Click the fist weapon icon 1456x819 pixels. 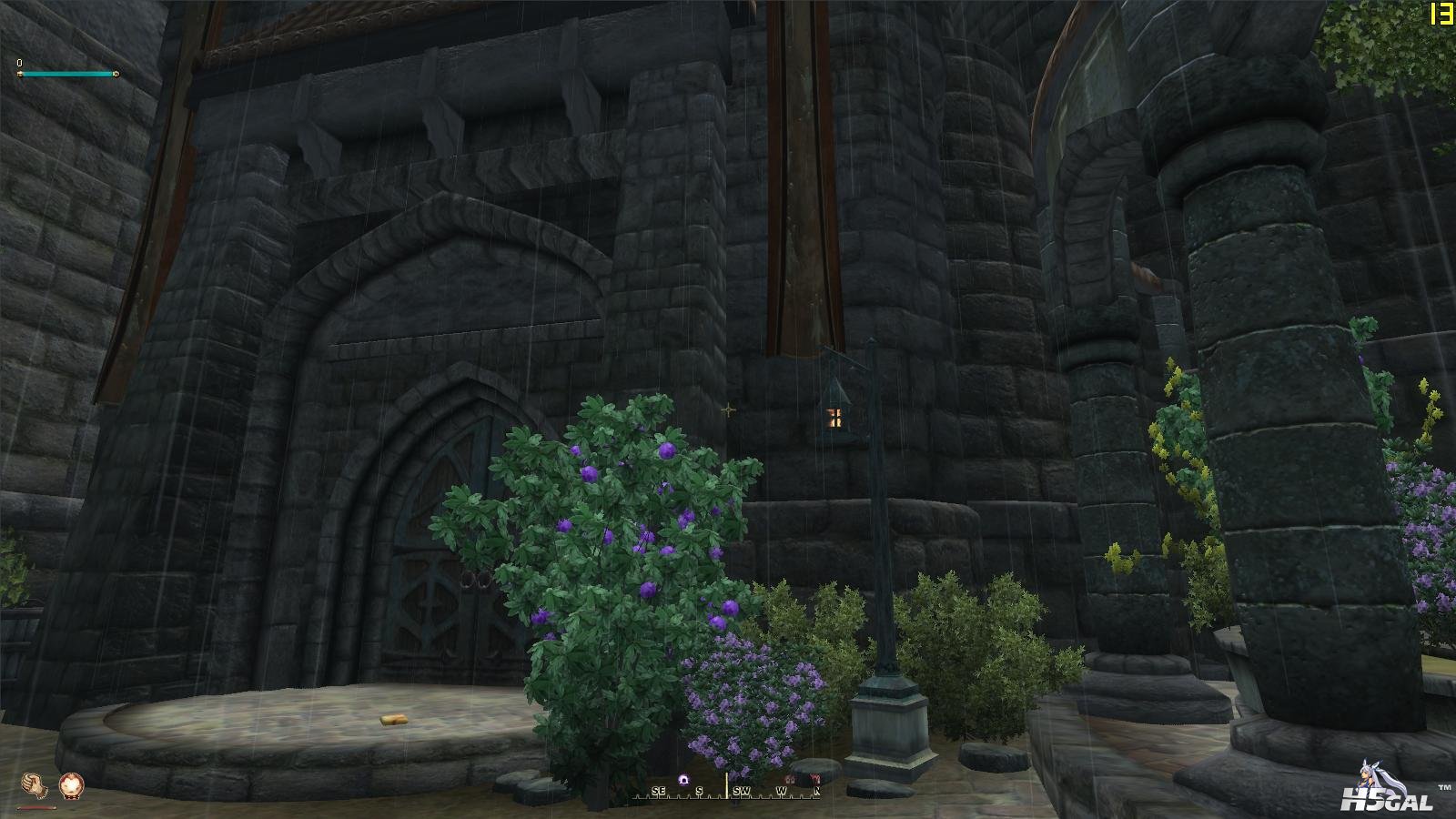click(x=34, y=784)
